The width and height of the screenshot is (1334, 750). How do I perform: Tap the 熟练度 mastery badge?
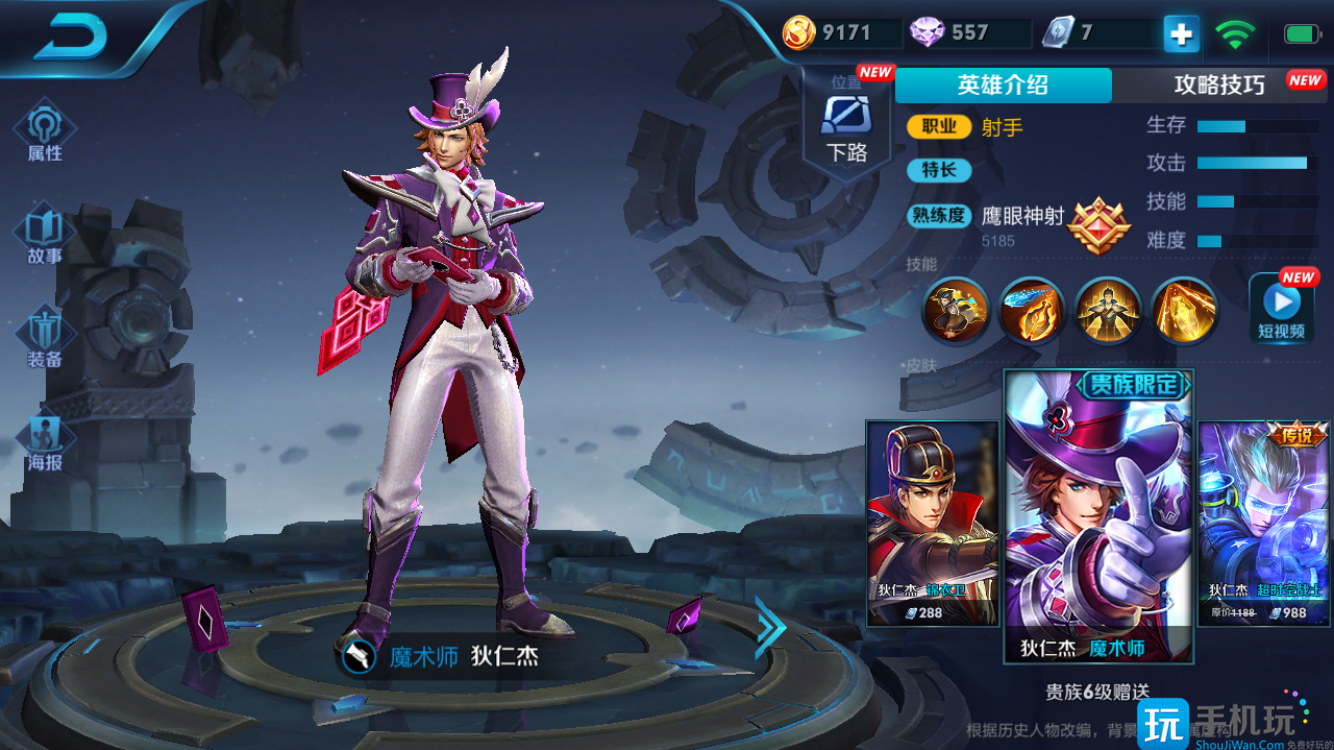(x=1098, y=225)
